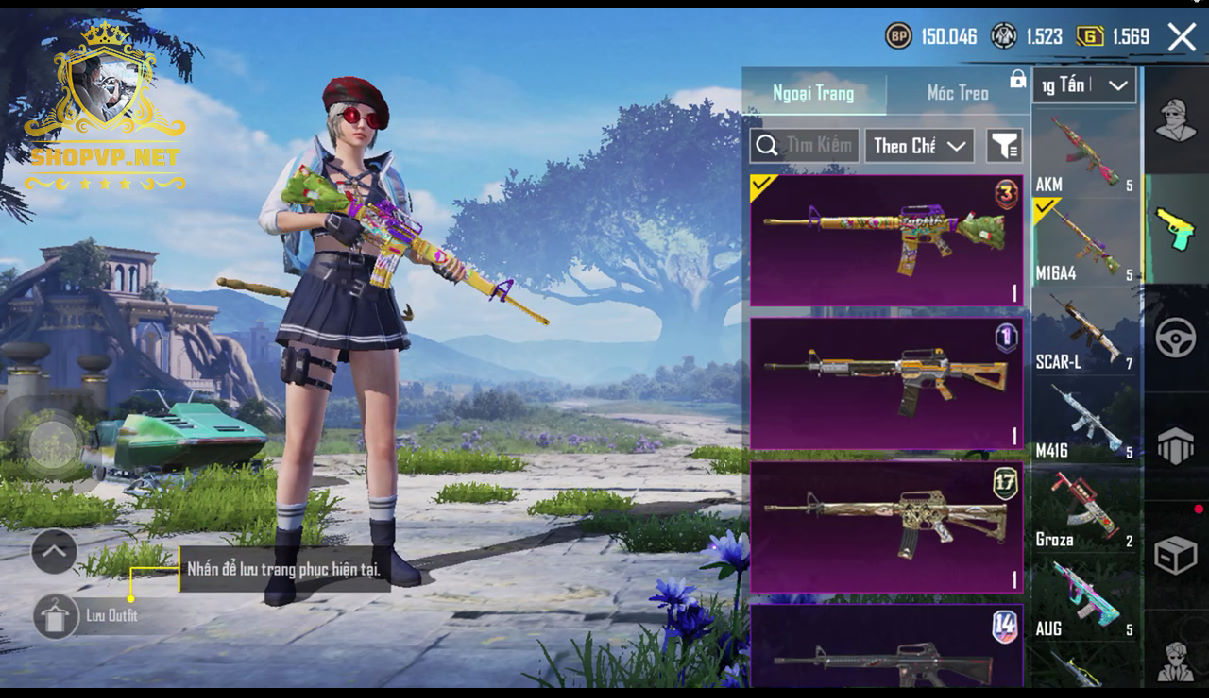Select the golden engraved M16A4 skin
The image size is (1209, 698).
point(886,526)
